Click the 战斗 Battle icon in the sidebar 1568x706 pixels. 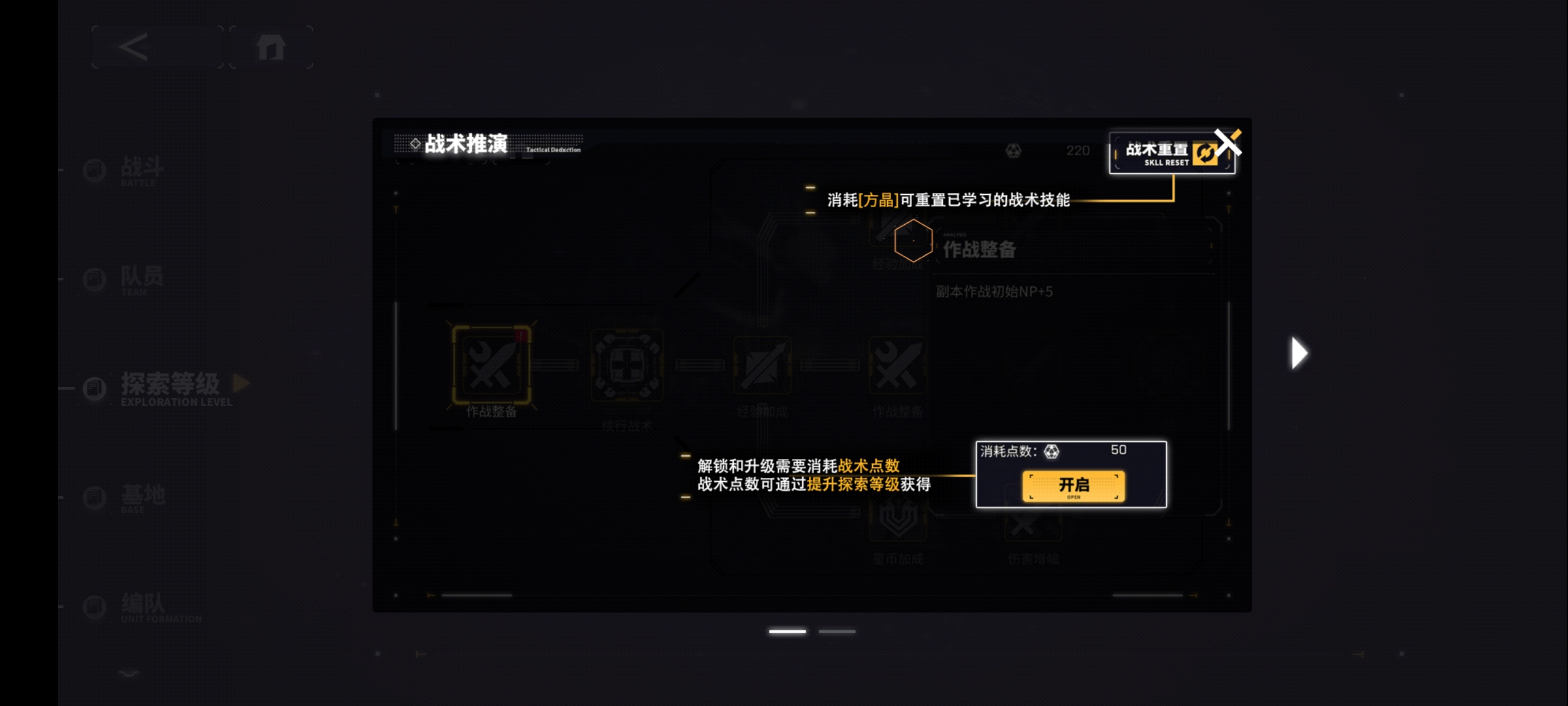pyautogui.click(x=93, y=169)
